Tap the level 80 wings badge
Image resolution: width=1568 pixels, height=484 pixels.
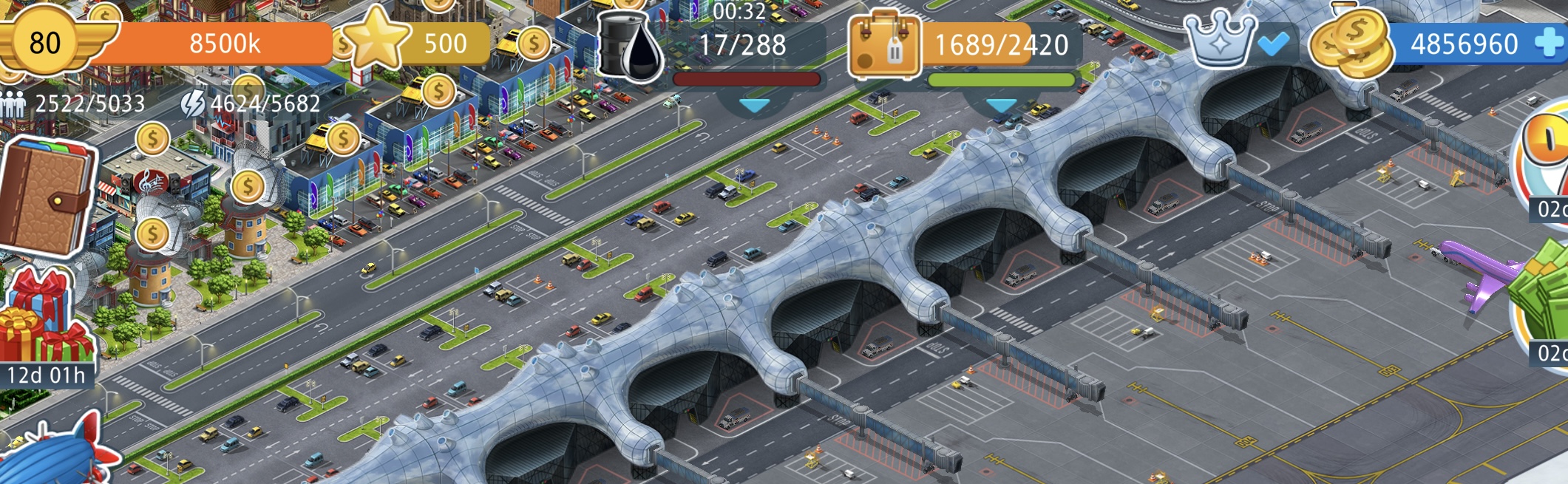tap(46, 42)
